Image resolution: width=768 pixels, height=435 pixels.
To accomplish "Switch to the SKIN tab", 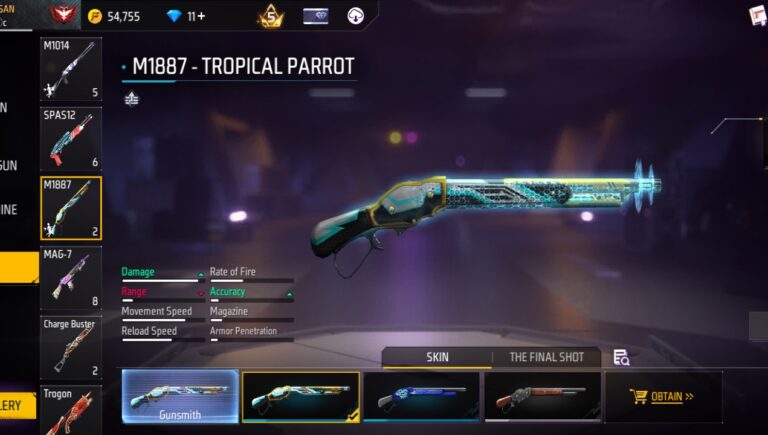I will click(x=437, y=357).
